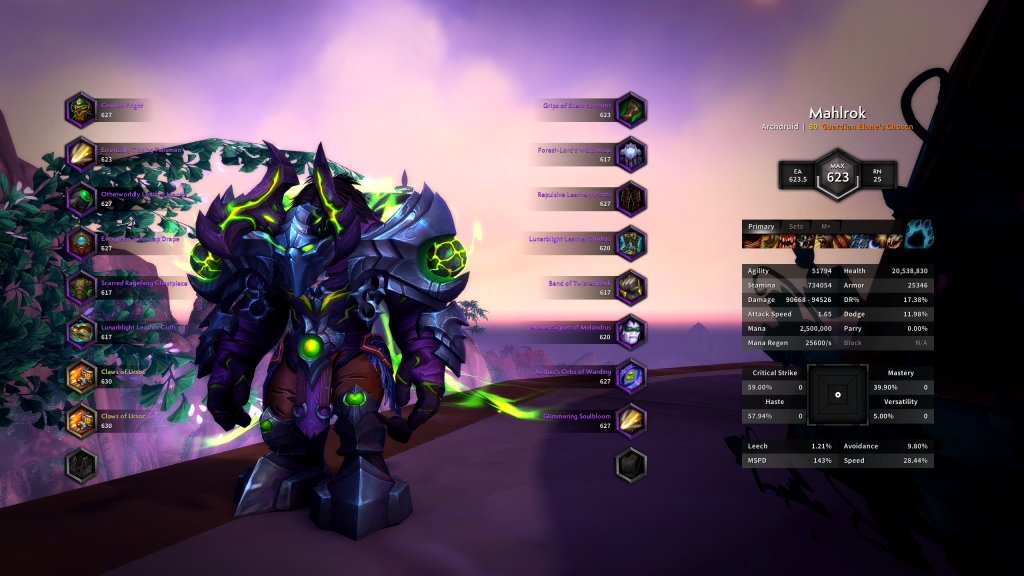Click the bear paw specialization icon
This screenshot has width=1024, height=576.
click(919, 234)
